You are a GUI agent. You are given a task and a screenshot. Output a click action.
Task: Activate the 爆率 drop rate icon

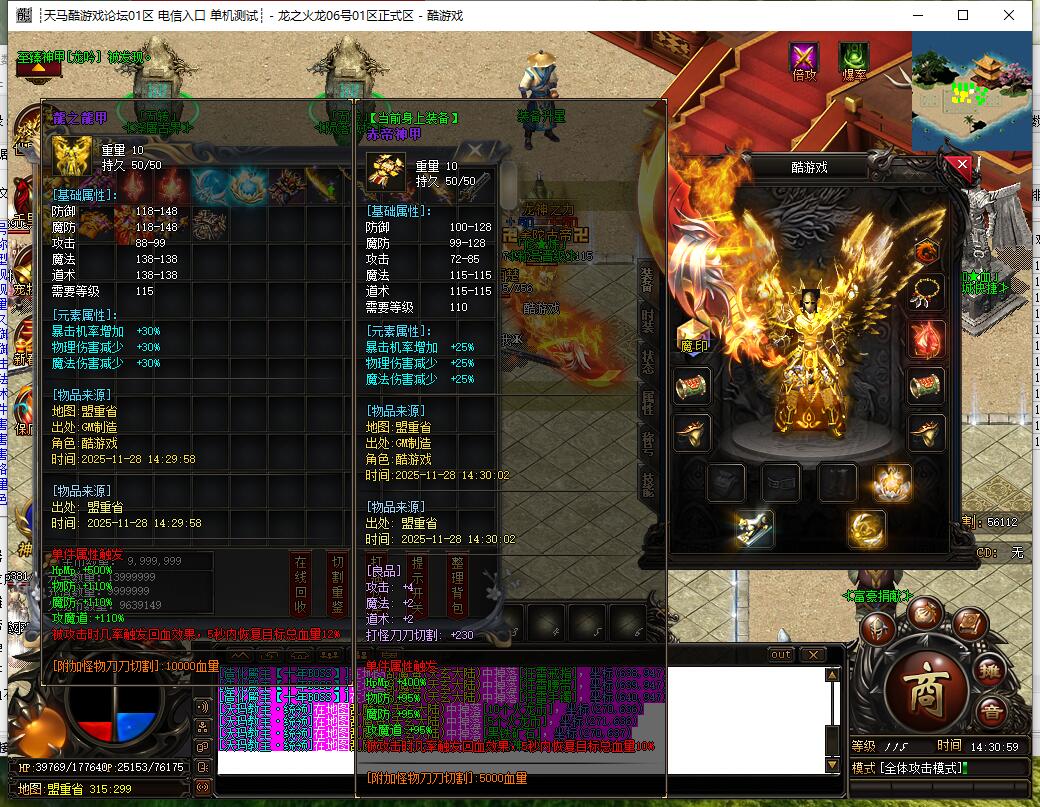(854, 58)
